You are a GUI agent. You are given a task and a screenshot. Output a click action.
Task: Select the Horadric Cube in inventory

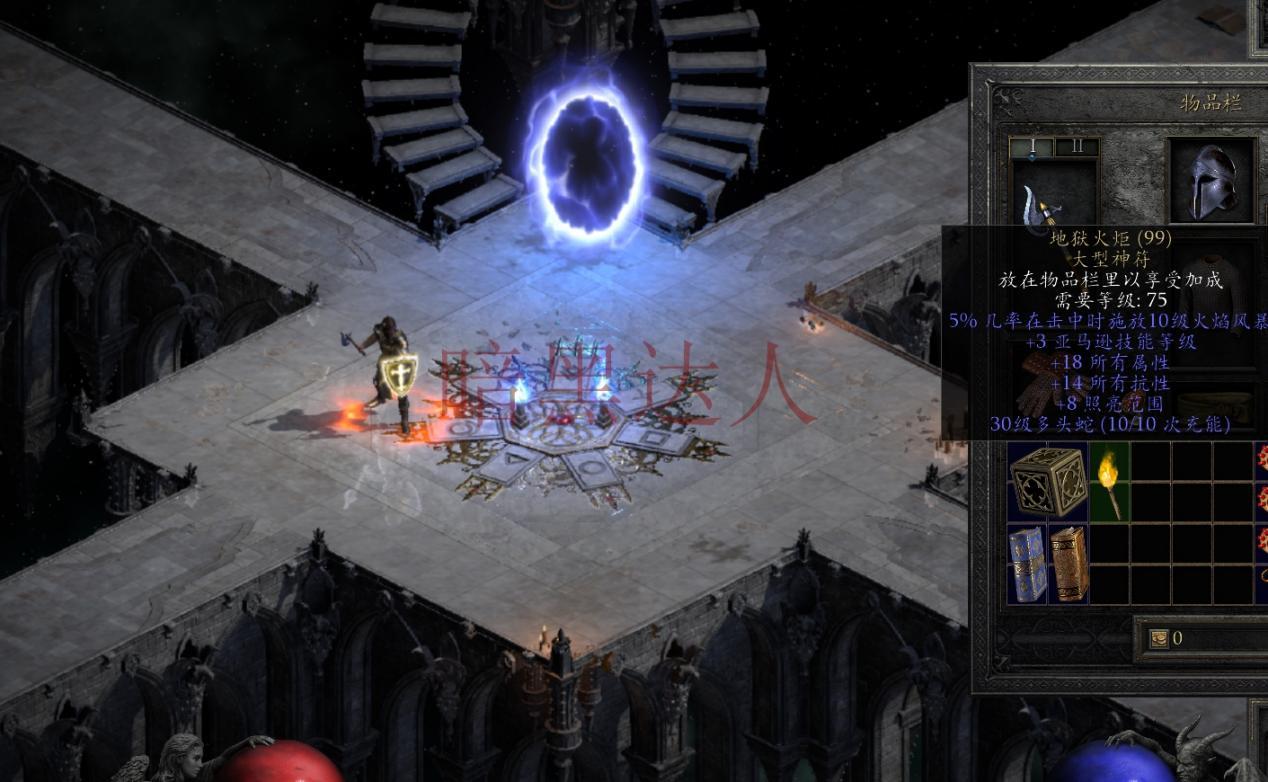click(1047, 482)
